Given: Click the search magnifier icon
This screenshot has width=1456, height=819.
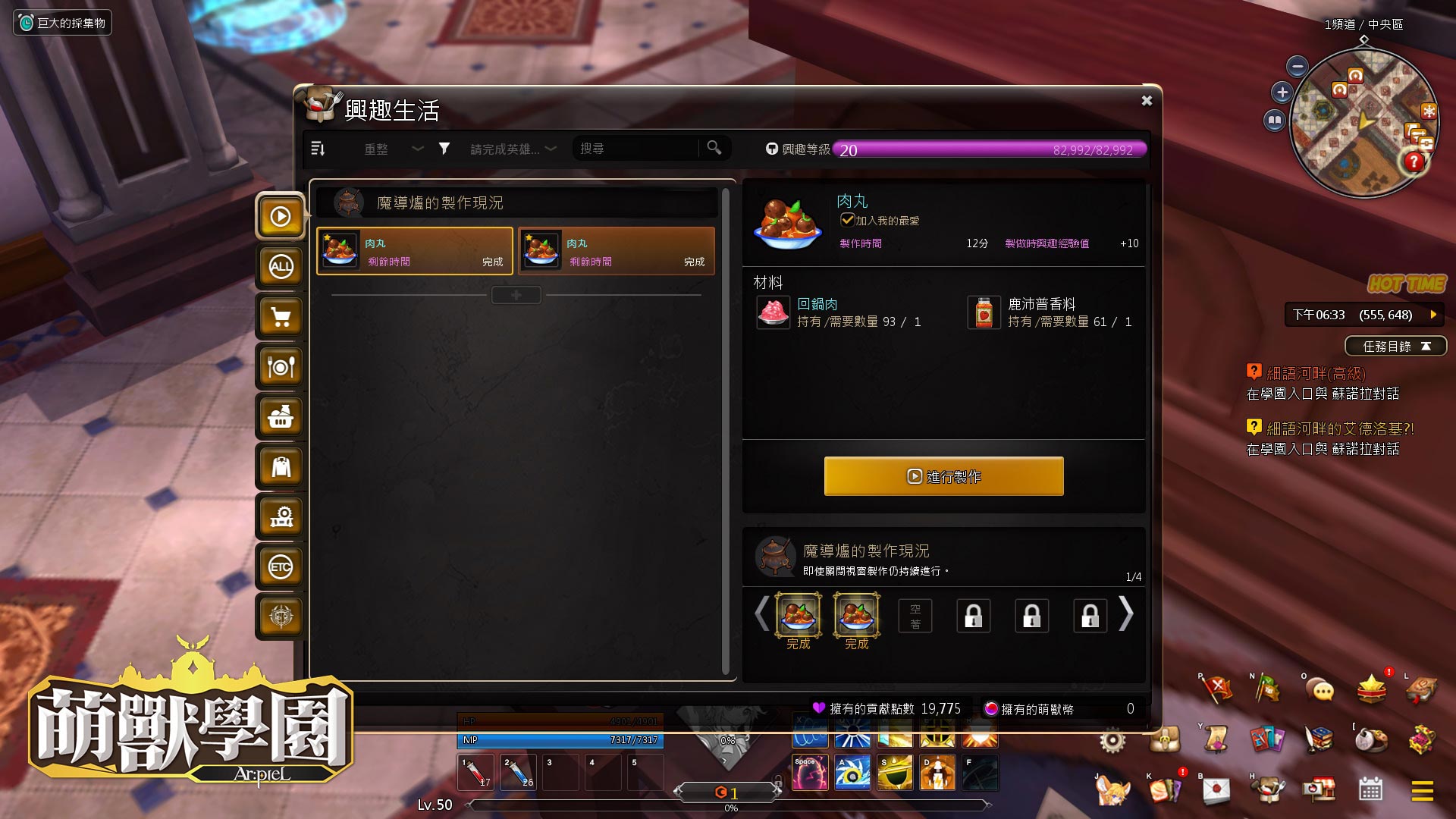Looking at the screenshot, I should 713,149.
